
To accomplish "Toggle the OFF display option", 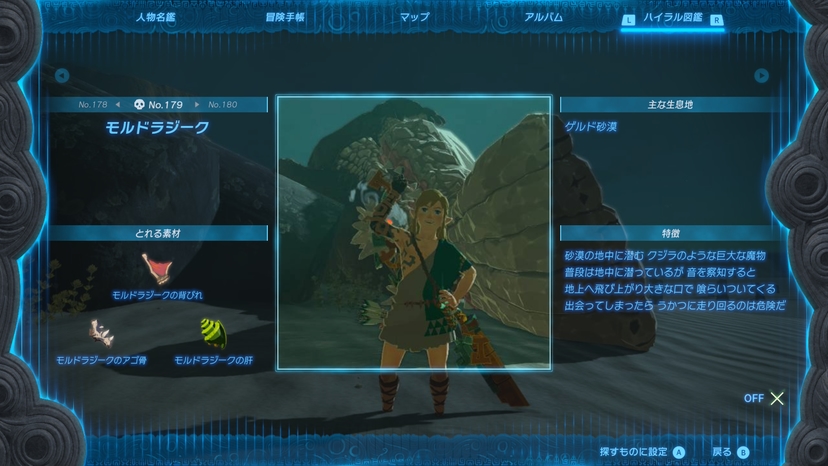I will 765,398.
